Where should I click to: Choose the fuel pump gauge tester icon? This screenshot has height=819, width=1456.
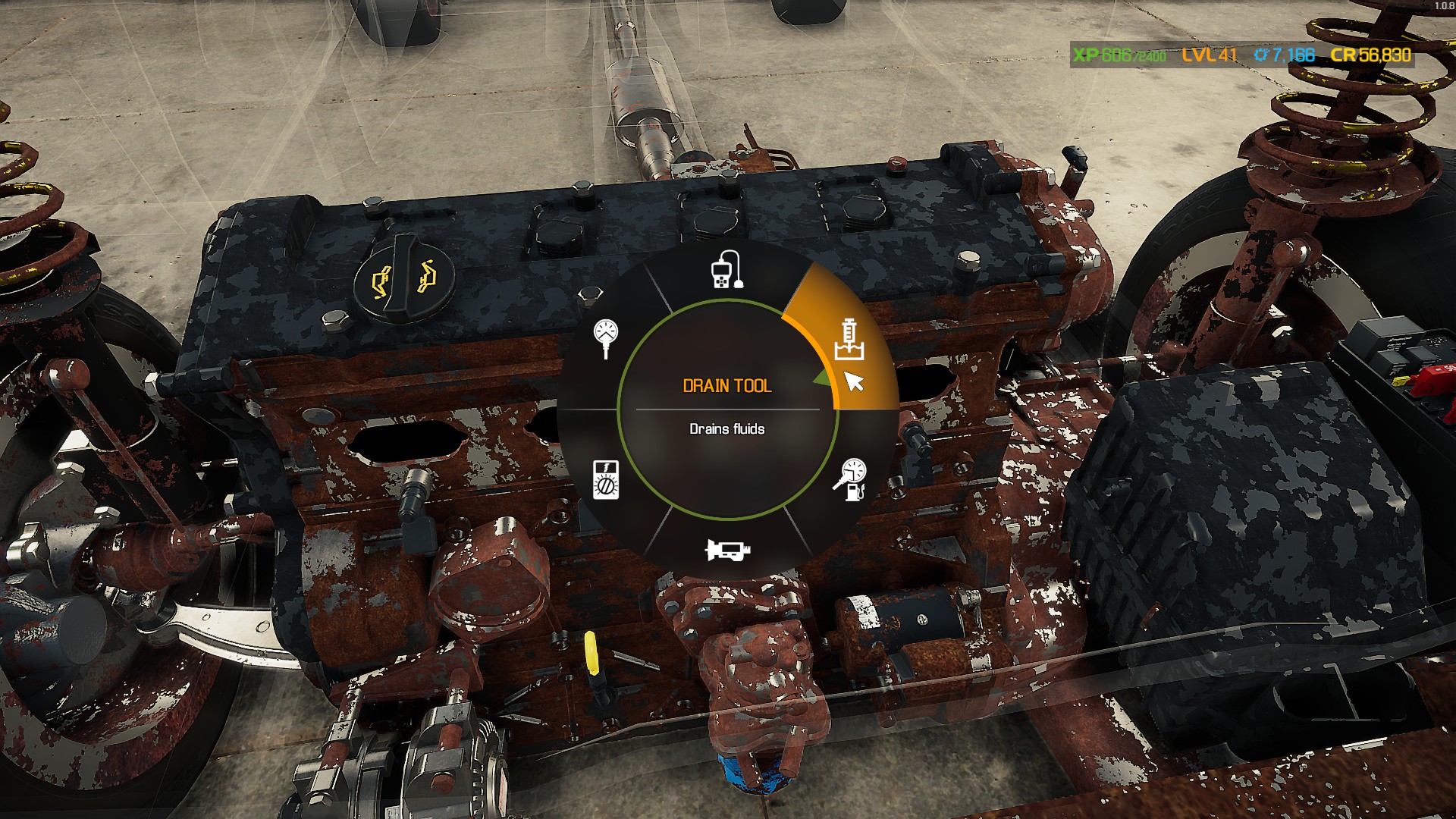(x=850, y=479)
